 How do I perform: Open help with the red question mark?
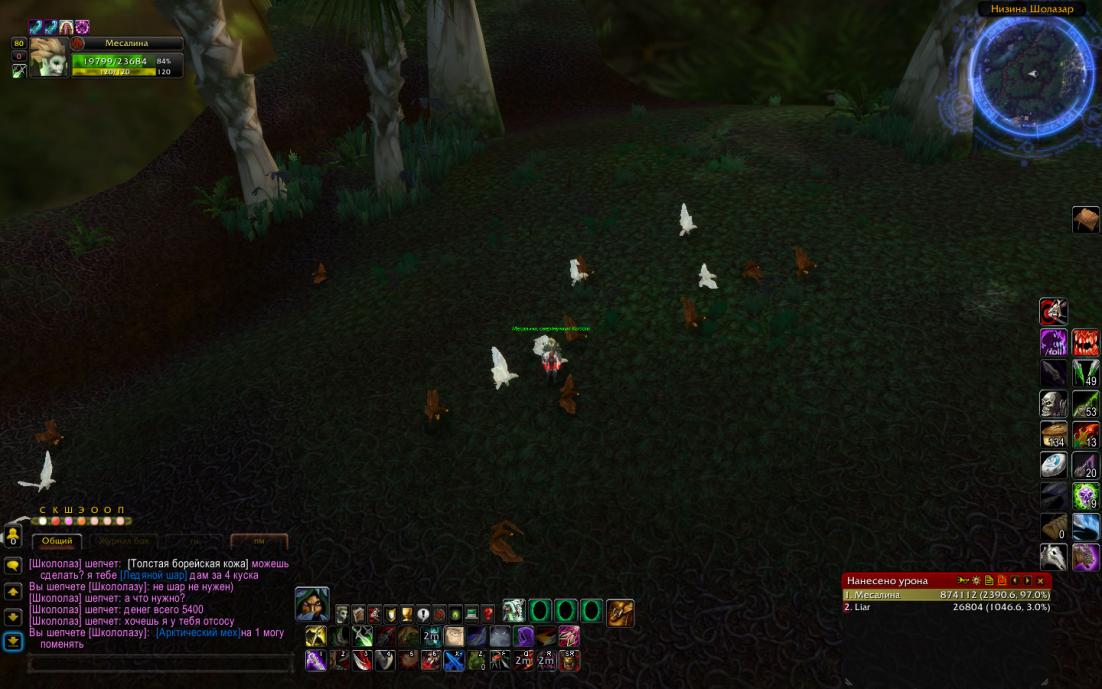pyautogui.click(x=488, y=613)
